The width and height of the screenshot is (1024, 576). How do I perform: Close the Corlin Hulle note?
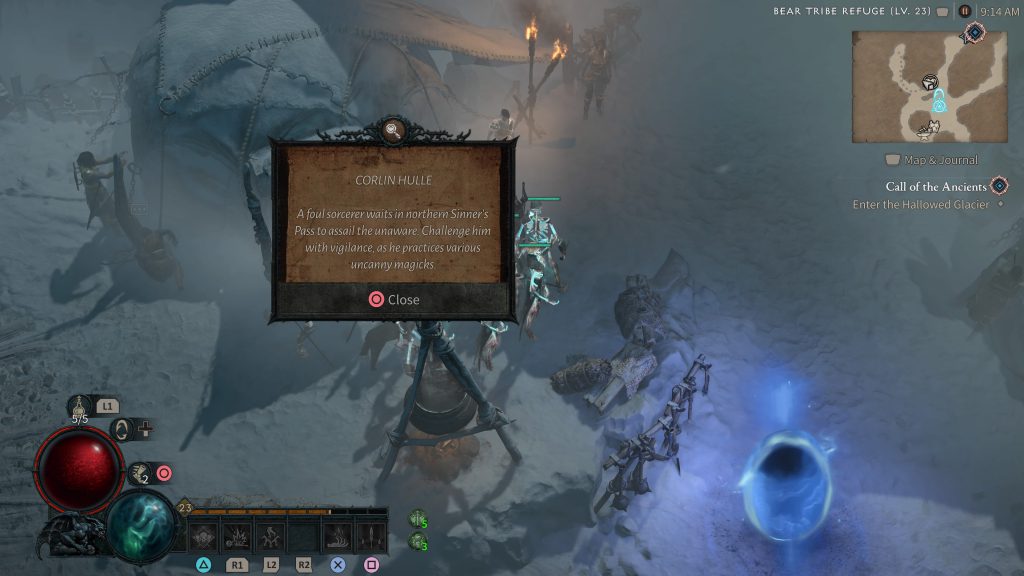394,299
